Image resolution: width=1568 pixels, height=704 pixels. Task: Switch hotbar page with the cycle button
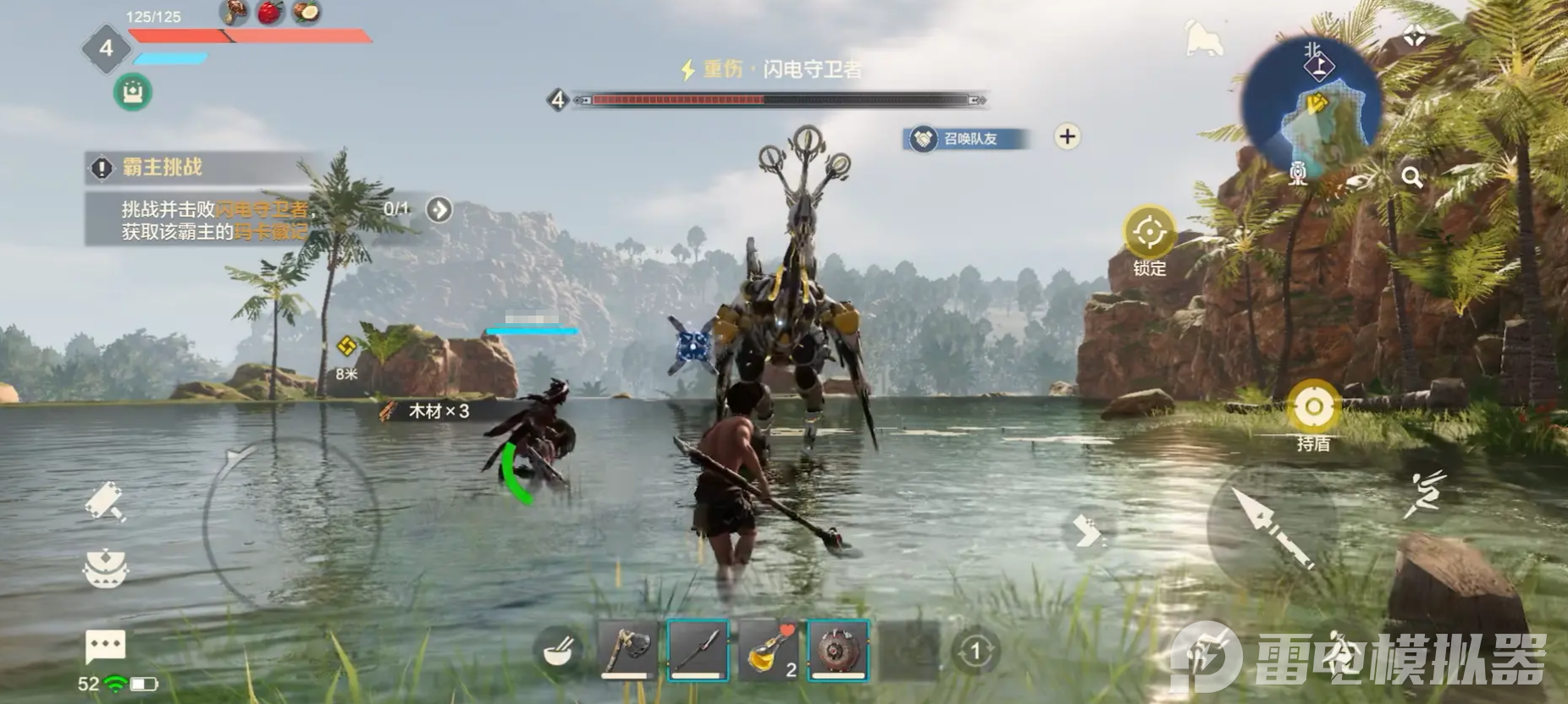pos(974,652)
